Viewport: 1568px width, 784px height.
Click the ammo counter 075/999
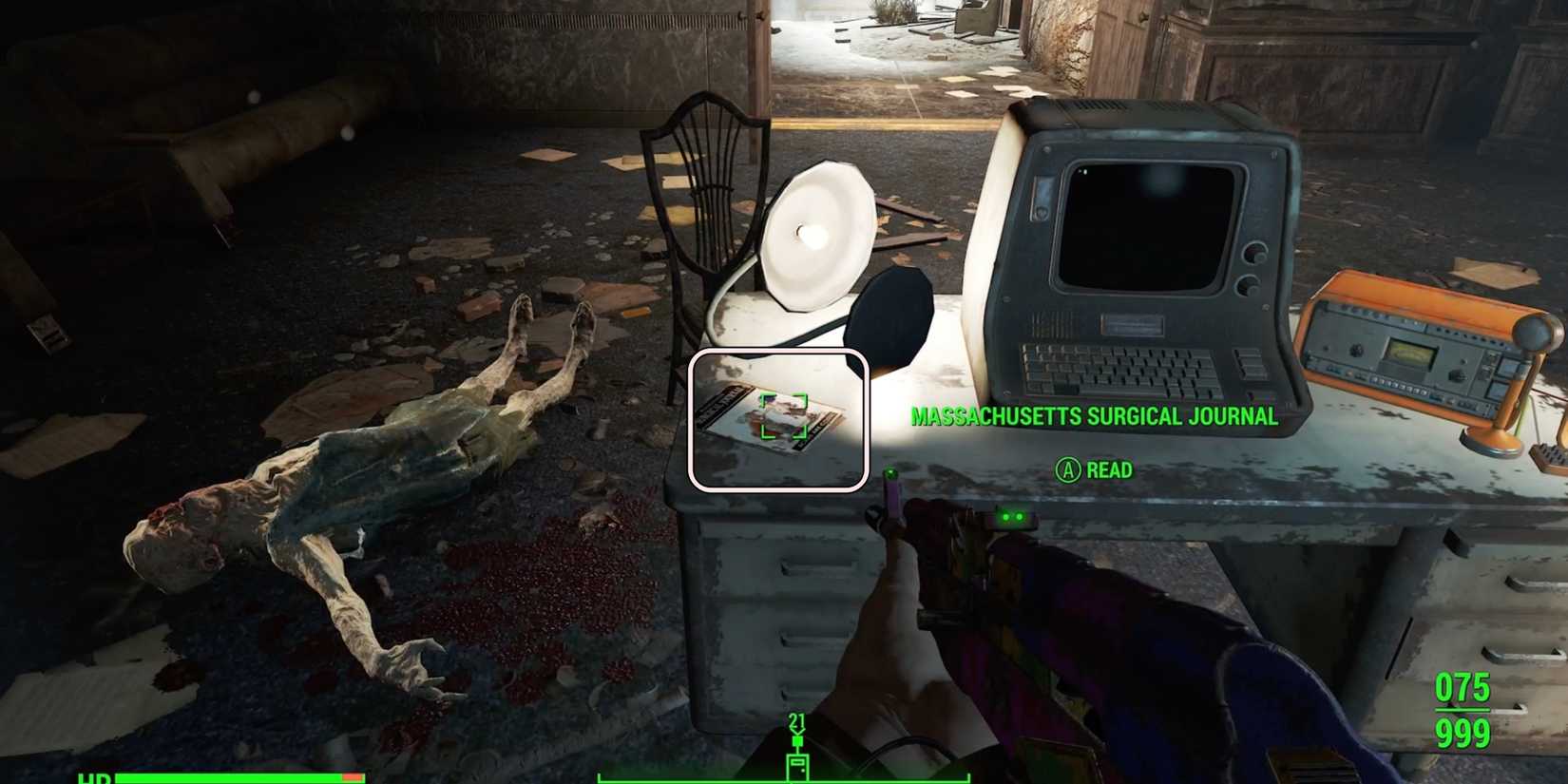click(x=1461, y=713)
